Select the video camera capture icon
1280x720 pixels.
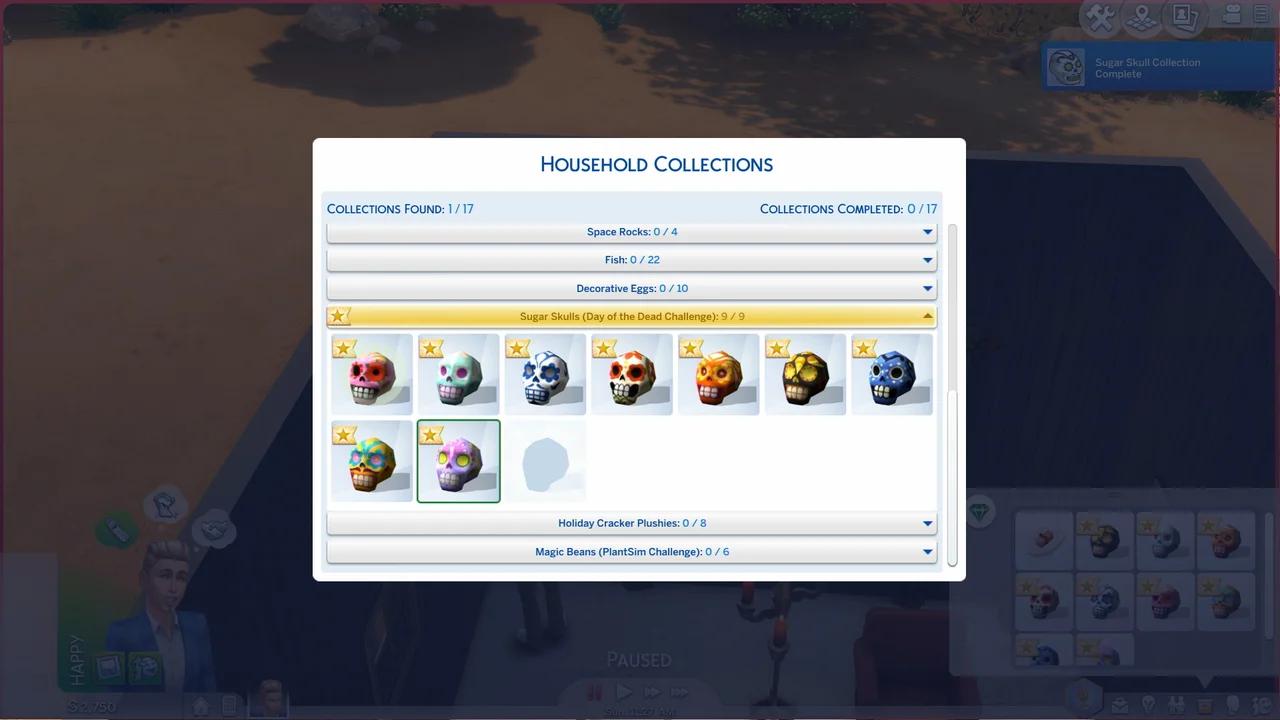[1232, 16]
